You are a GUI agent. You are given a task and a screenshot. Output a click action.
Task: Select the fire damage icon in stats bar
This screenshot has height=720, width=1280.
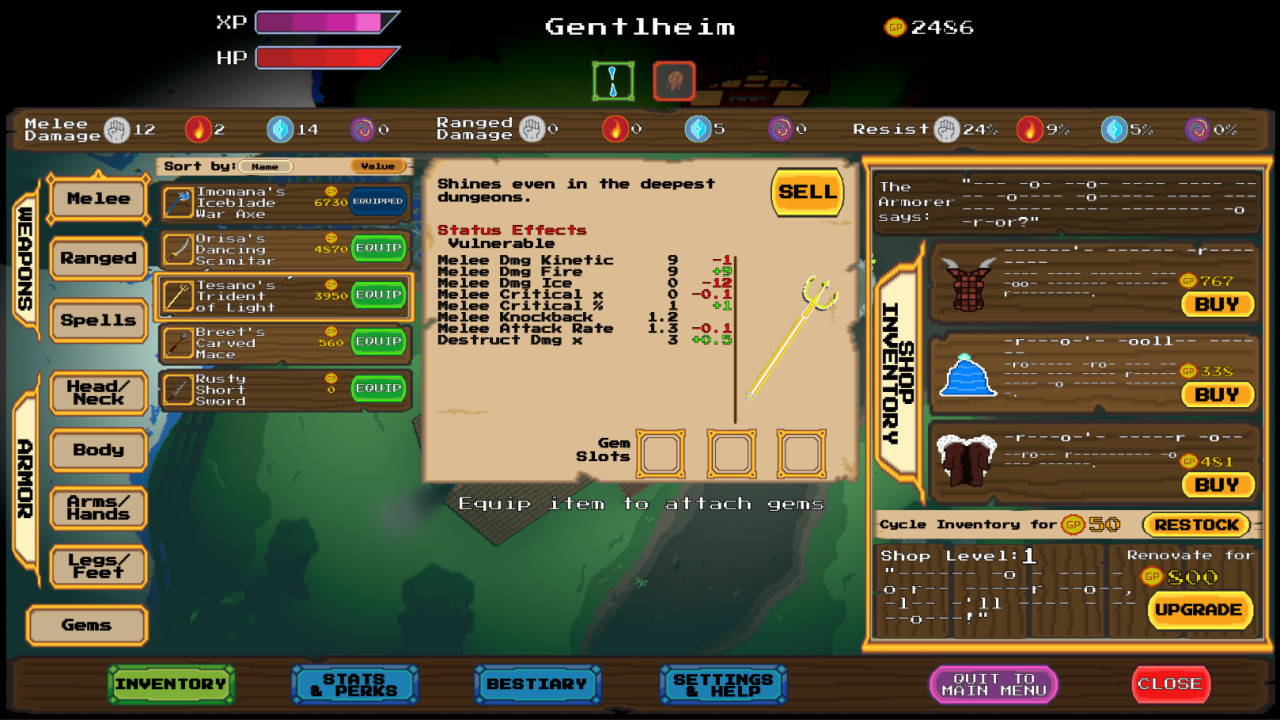(x=200, y=129)
